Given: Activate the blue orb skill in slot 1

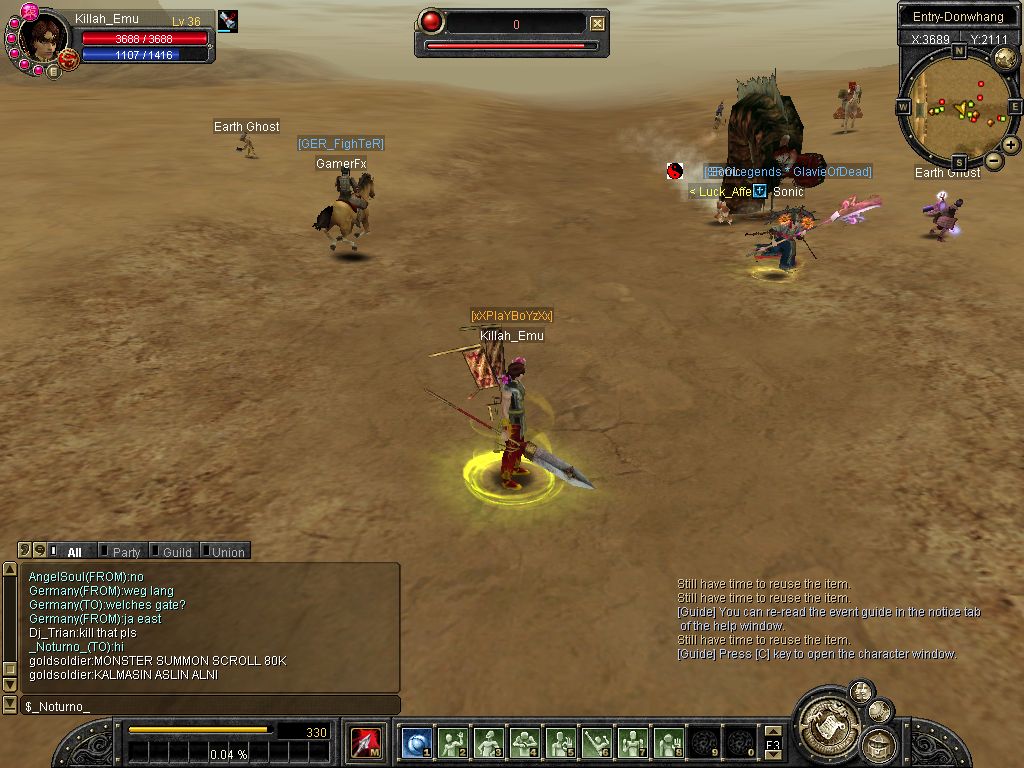Looking at the screenshot, I should click(x=417, y=742).
